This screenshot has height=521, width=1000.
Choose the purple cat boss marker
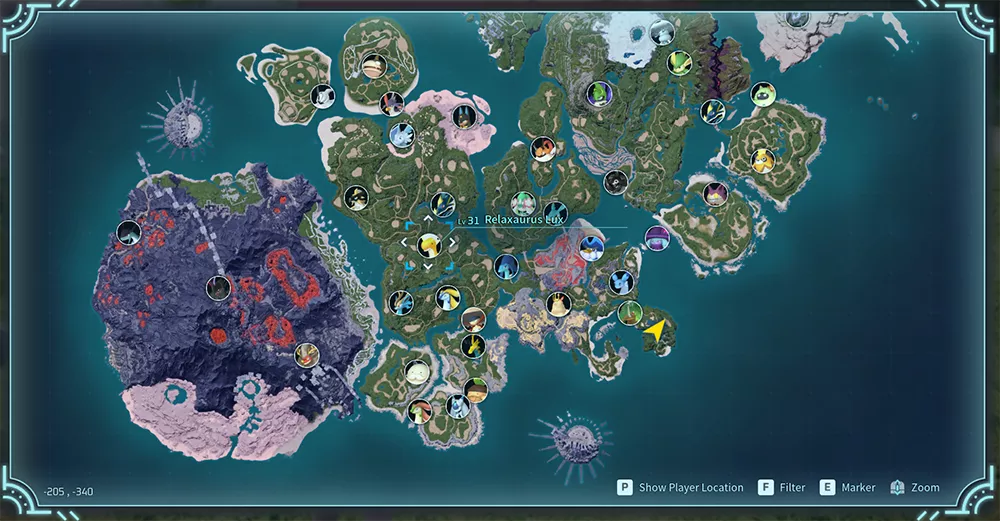[714, 194]
